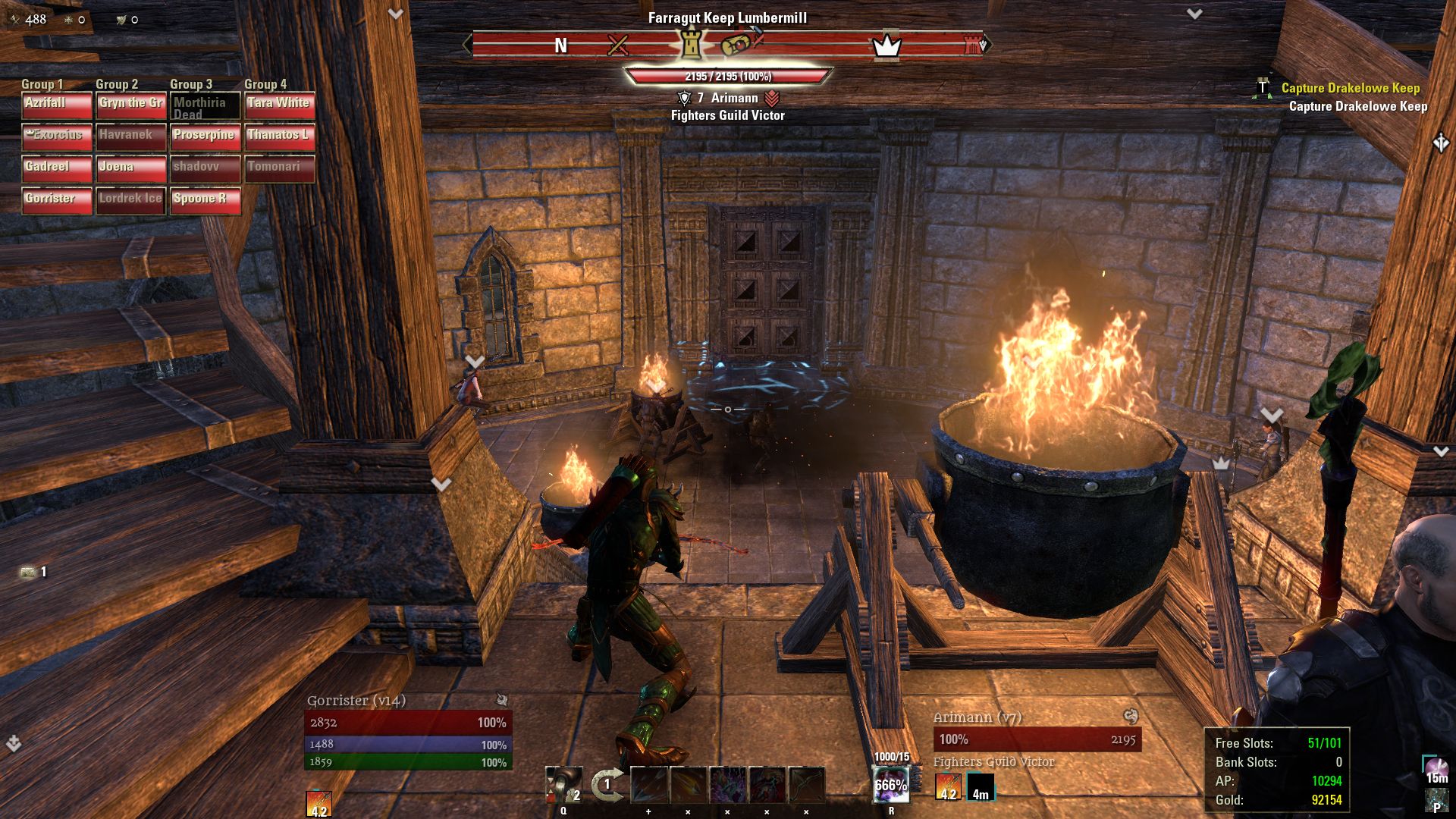Select the dead member Morthiria's frame
Viewport: 1456px width, 819px height.
pyautogui.click(x=206, y=106)
